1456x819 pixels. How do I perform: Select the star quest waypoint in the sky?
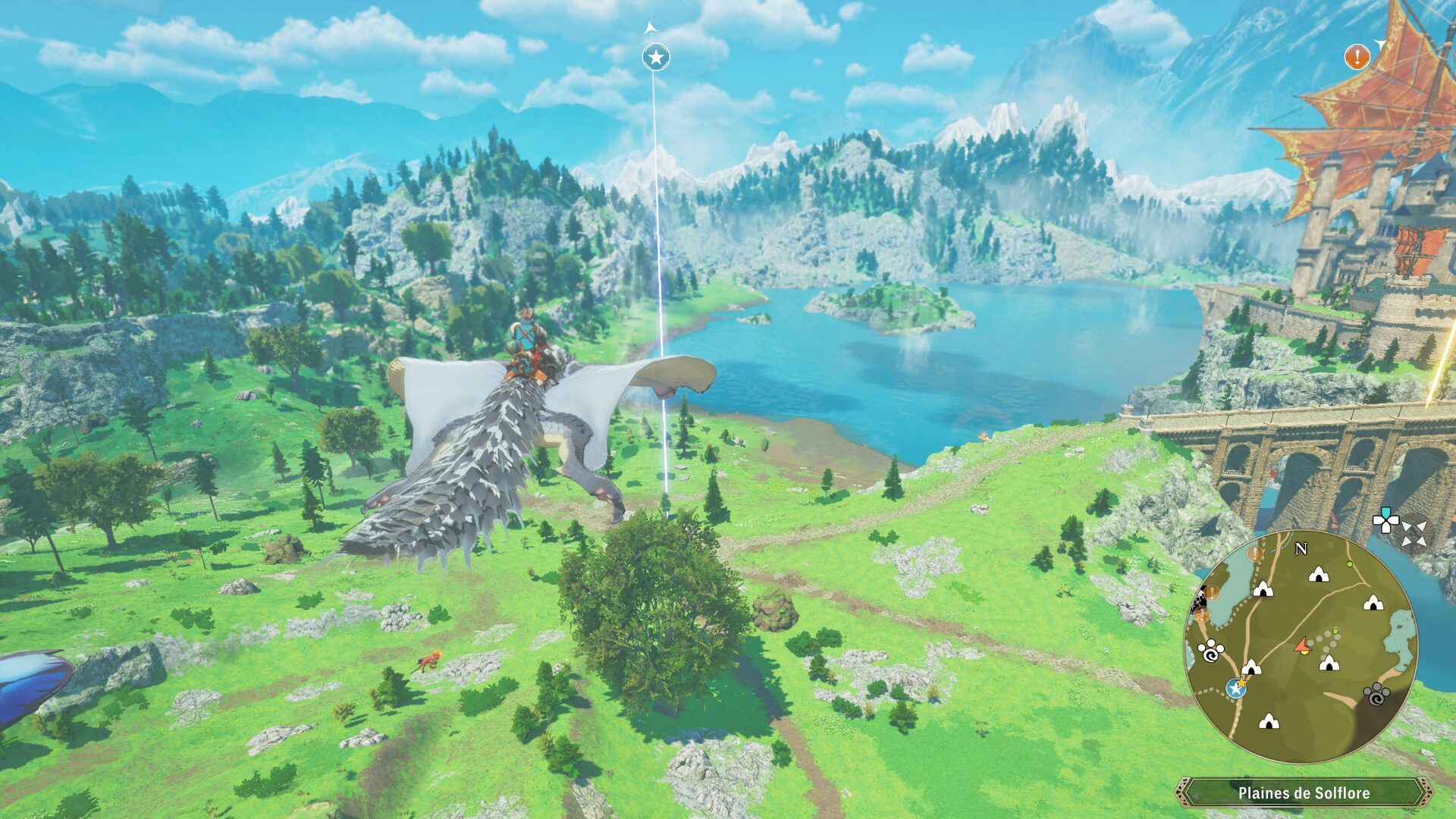click(655, 57)
